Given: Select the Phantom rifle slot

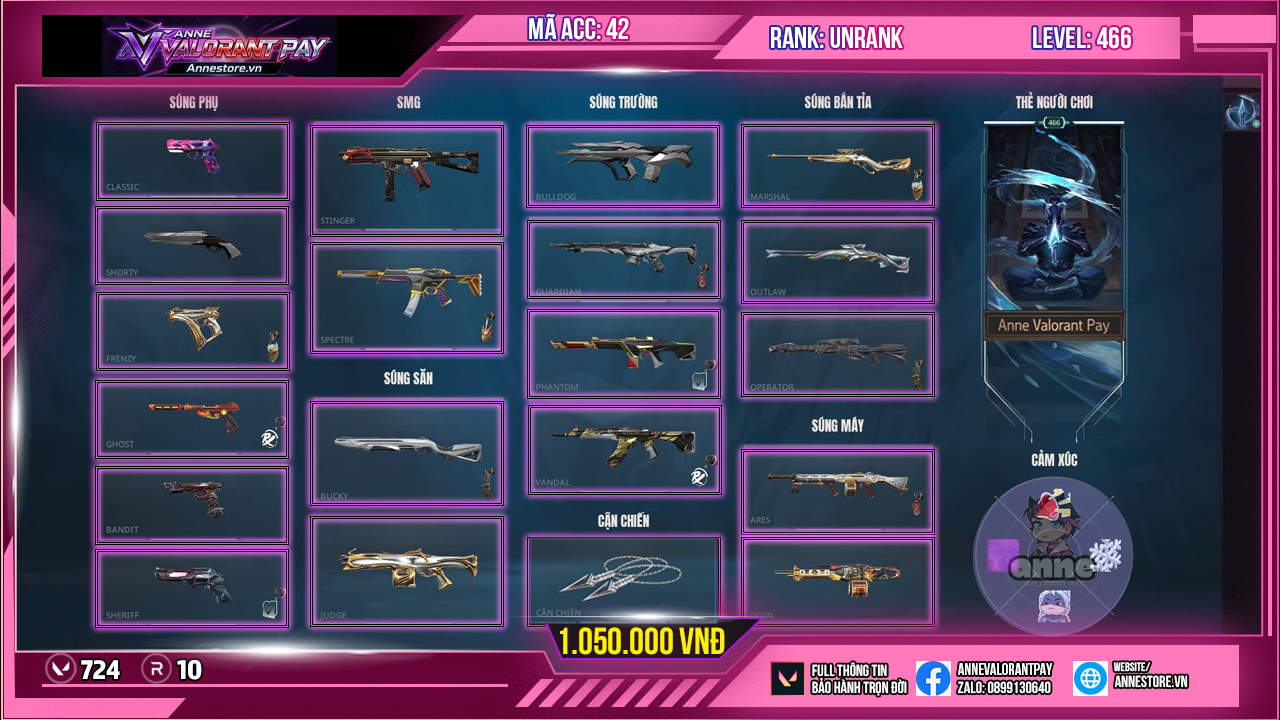Looking at the screenshot, I should [623, 353].
